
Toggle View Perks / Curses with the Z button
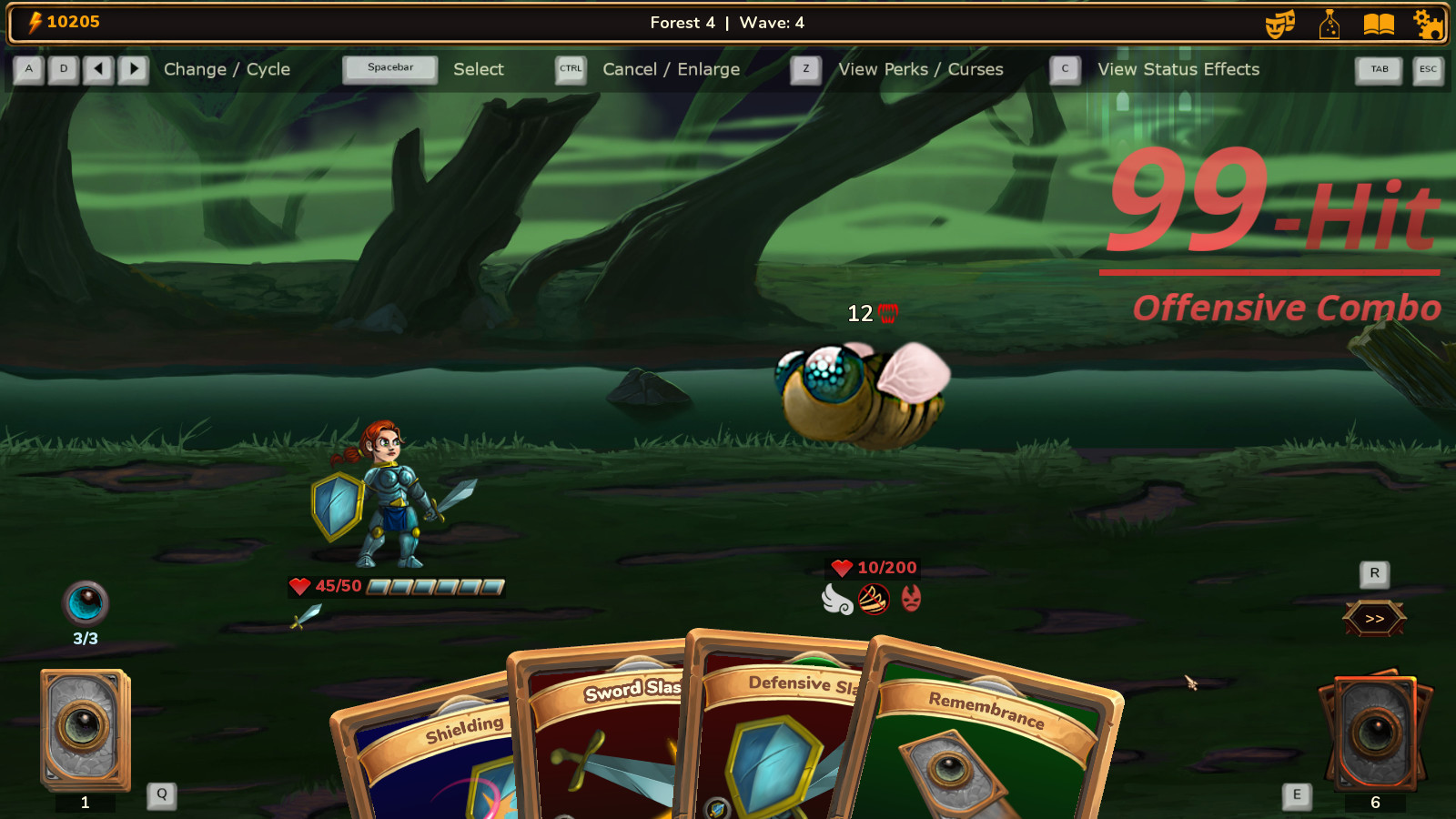(x=804, y=69)
